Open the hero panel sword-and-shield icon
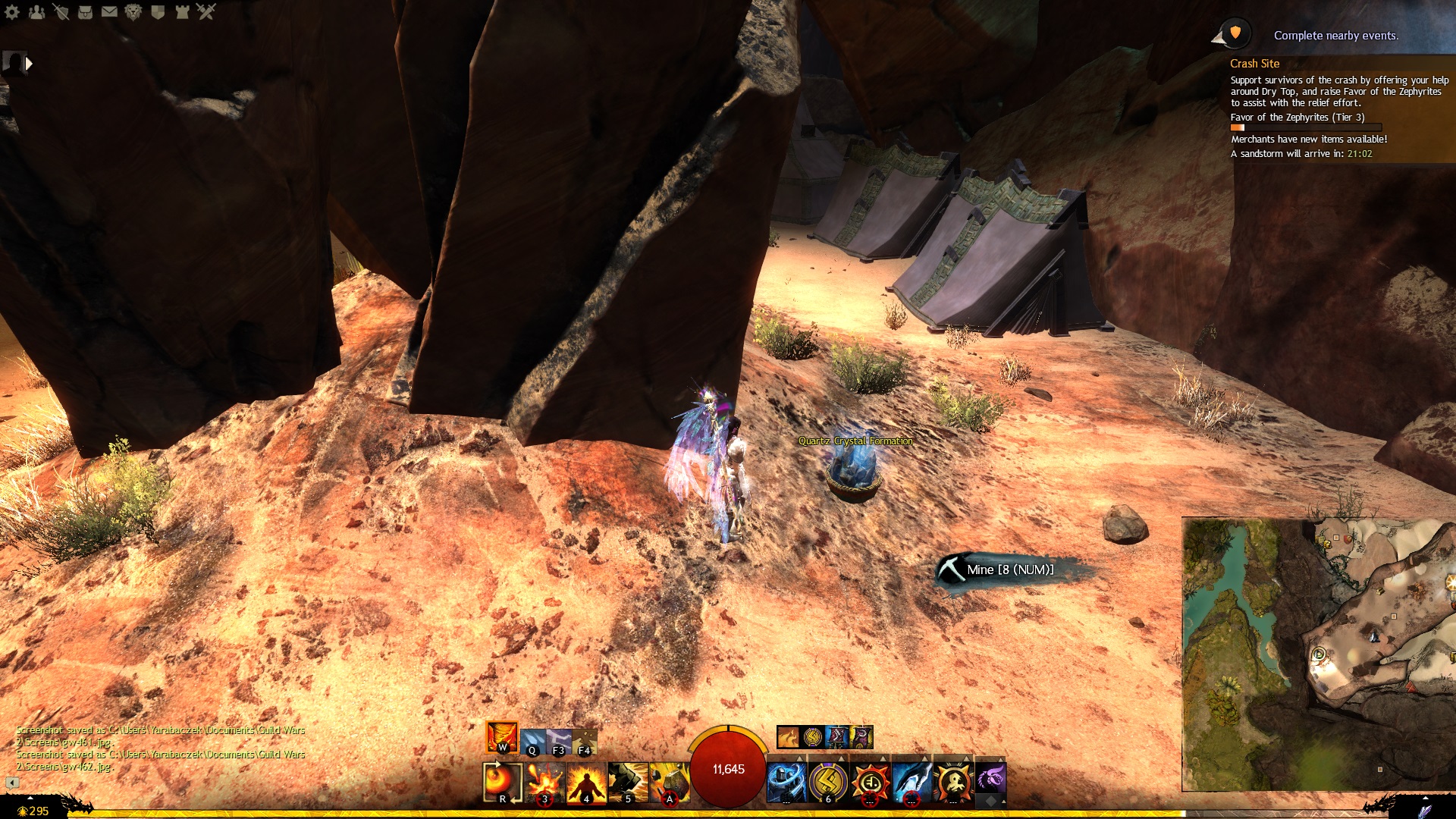This screenshot has height=819, width=1456. [61, 11]
